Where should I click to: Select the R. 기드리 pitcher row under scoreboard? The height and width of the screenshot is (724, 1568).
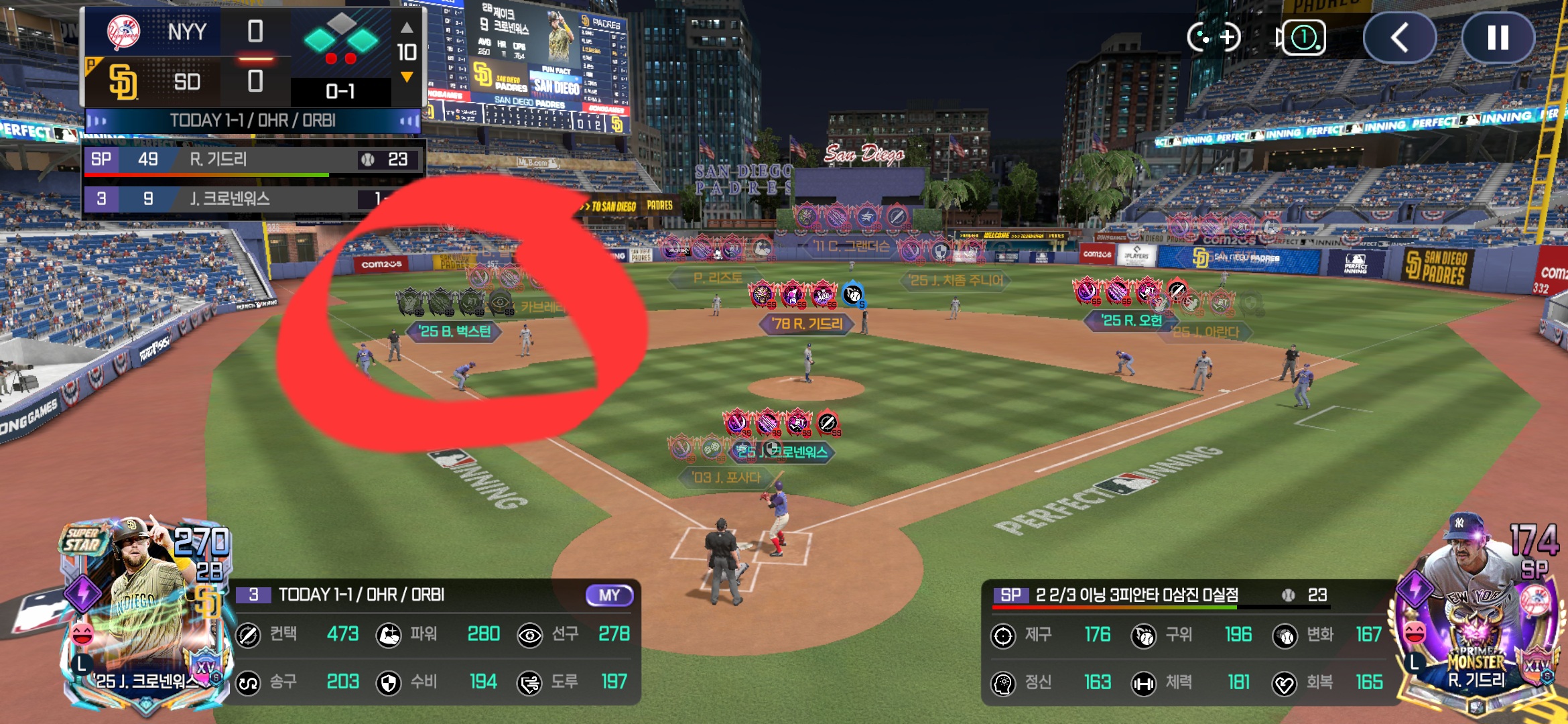point(253,160)
